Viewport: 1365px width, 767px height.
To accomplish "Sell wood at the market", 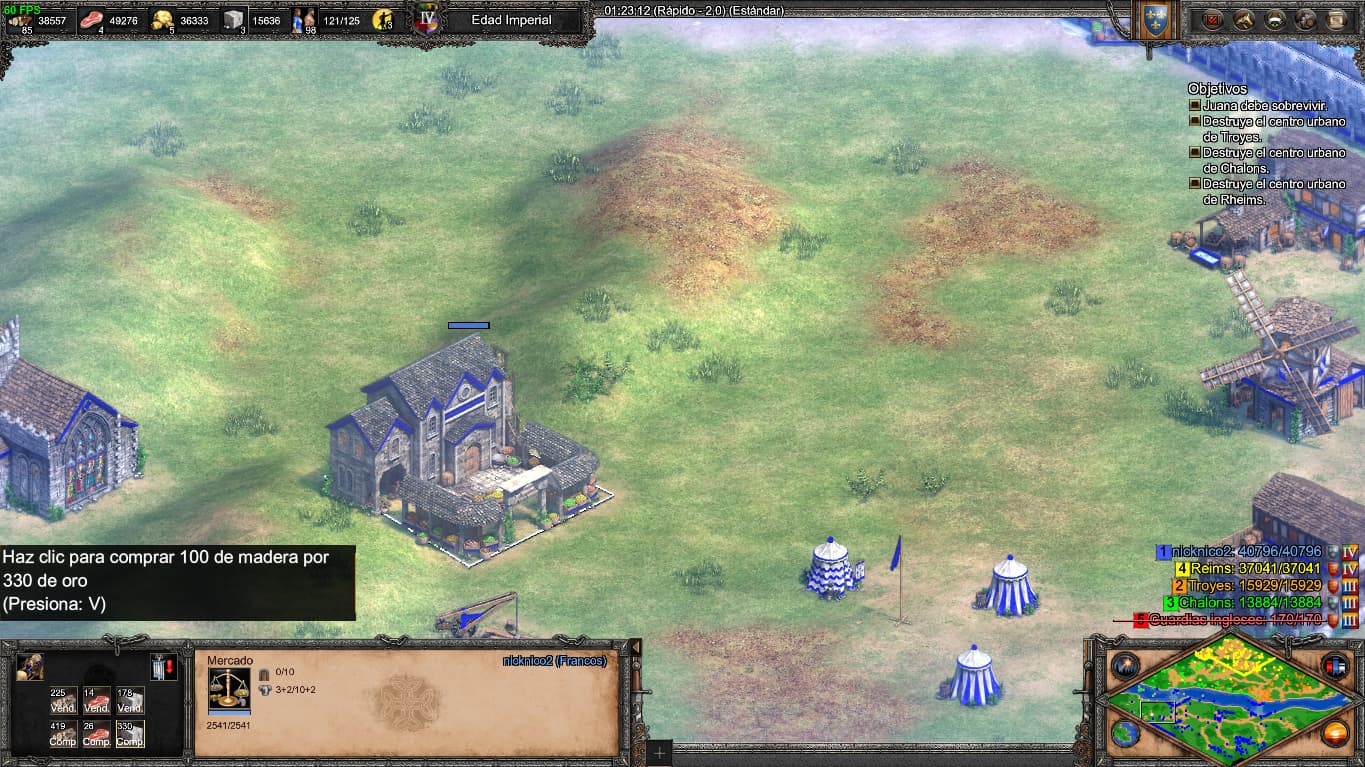I will click(64, 700).
